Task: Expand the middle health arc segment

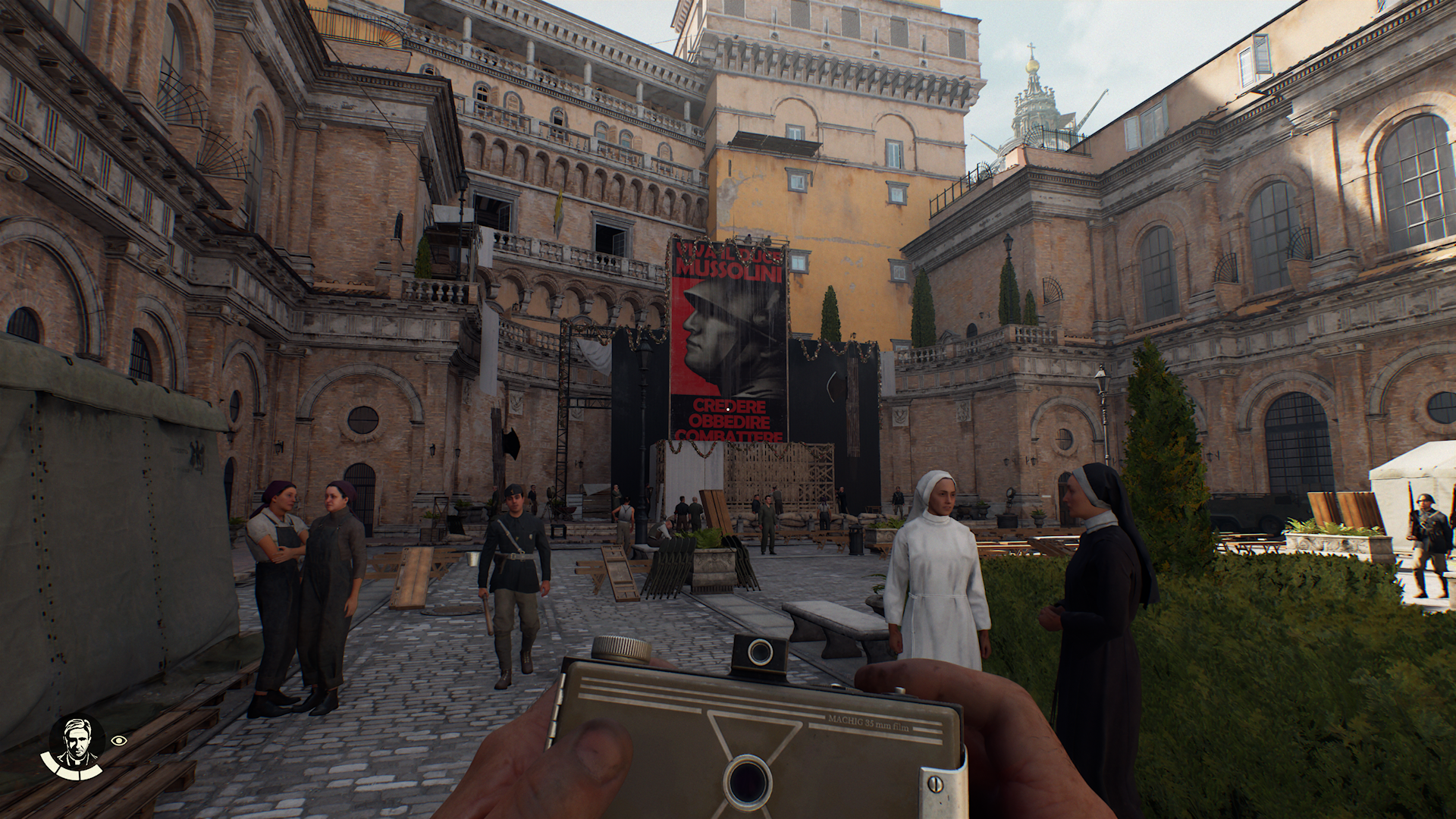Action: point(70,774)
